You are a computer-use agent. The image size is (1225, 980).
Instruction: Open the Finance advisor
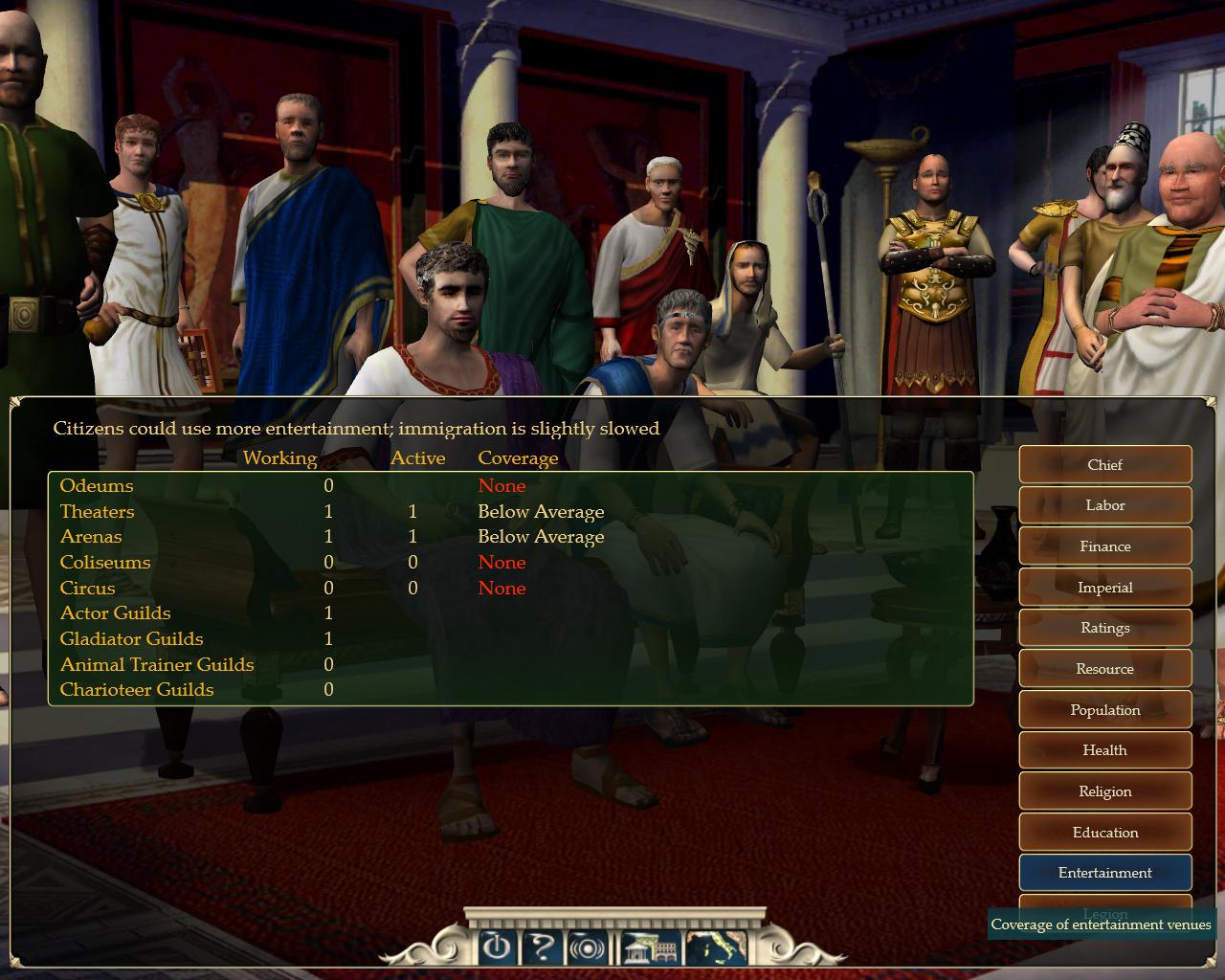pos(1104,546)
